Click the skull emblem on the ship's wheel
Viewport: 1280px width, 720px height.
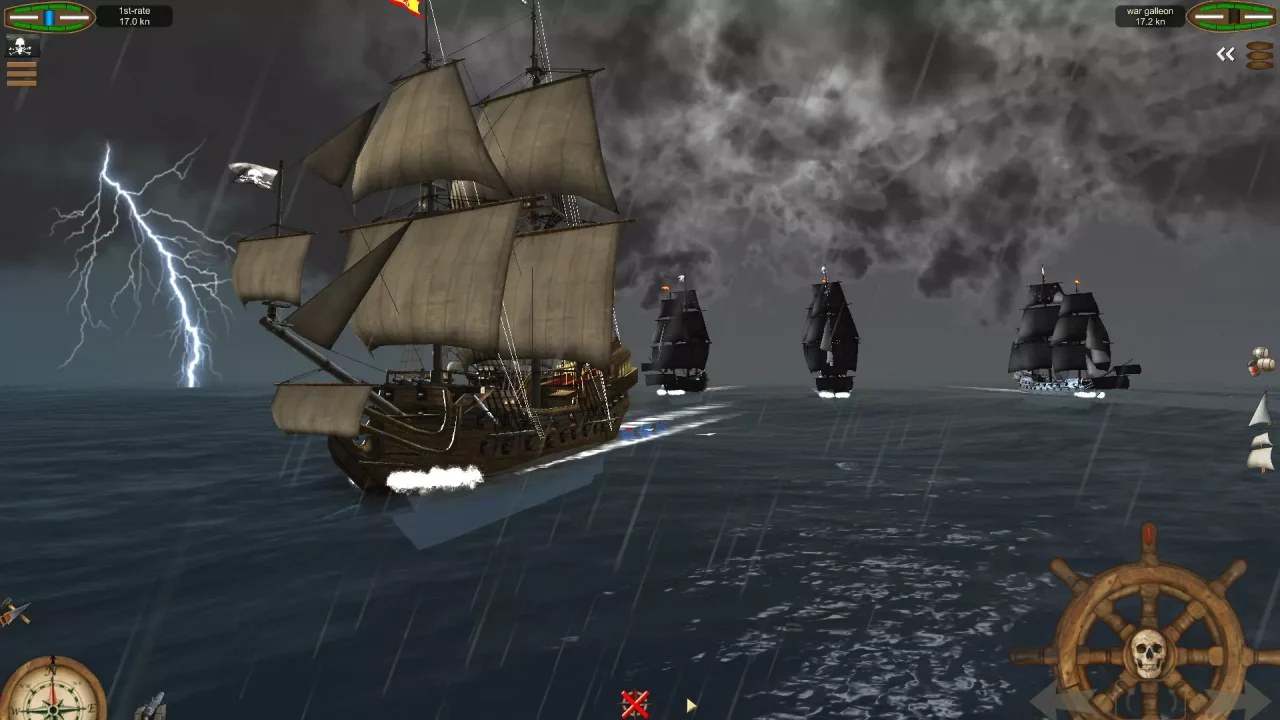tap(1147, 650)
